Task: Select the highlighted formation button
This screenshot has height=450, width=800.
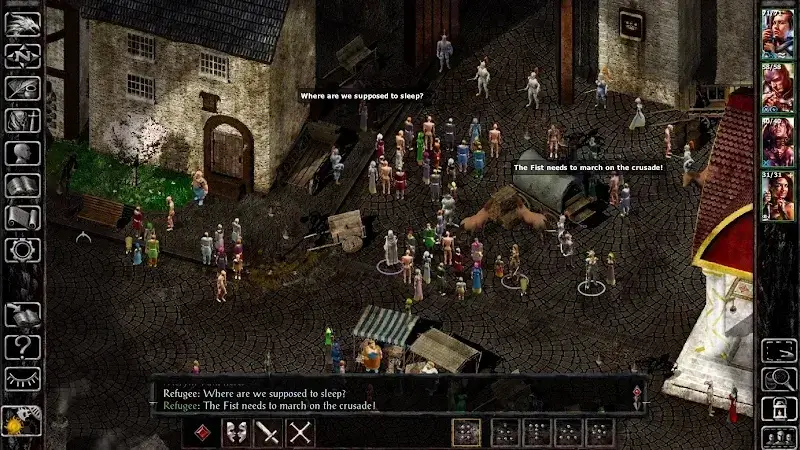Action: coord(467,432)
